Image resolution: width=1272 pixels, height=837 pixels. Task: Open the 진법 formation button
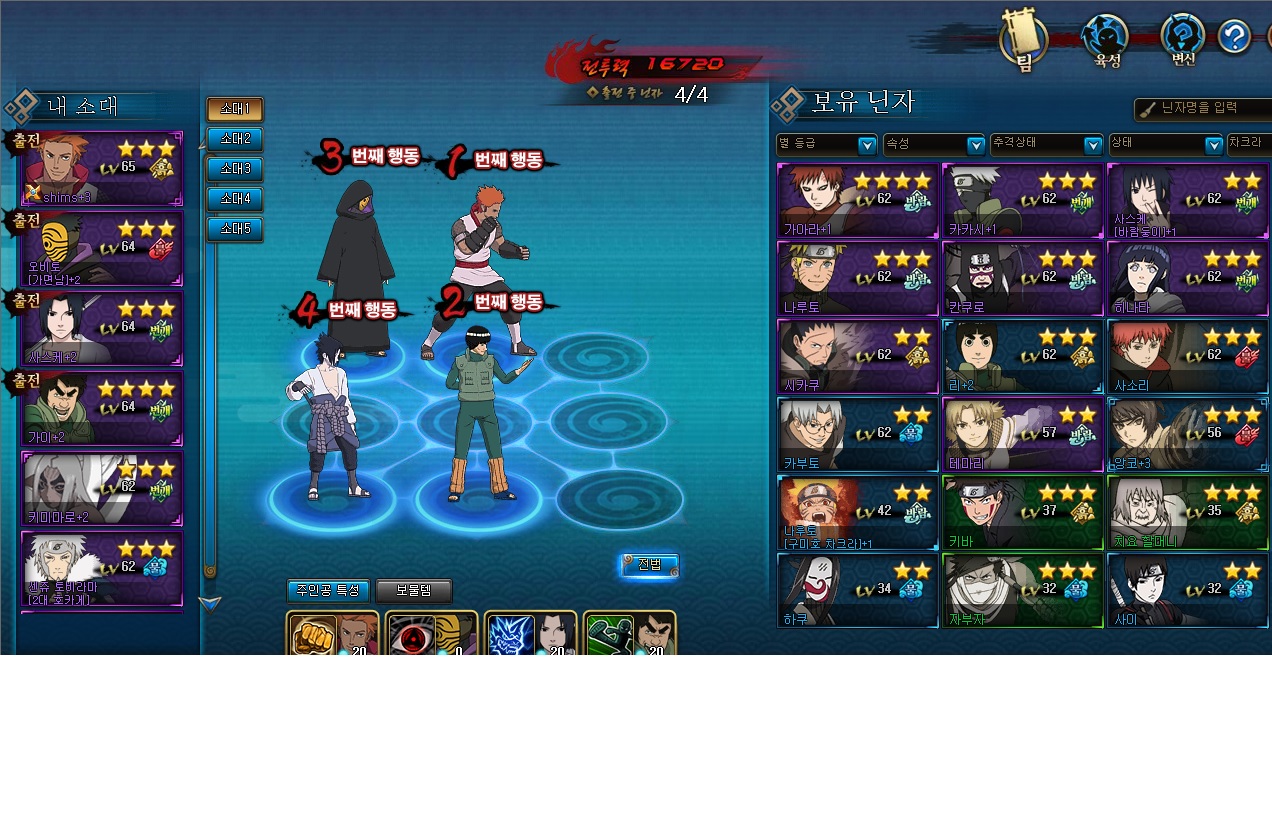[x=649, y=565]
